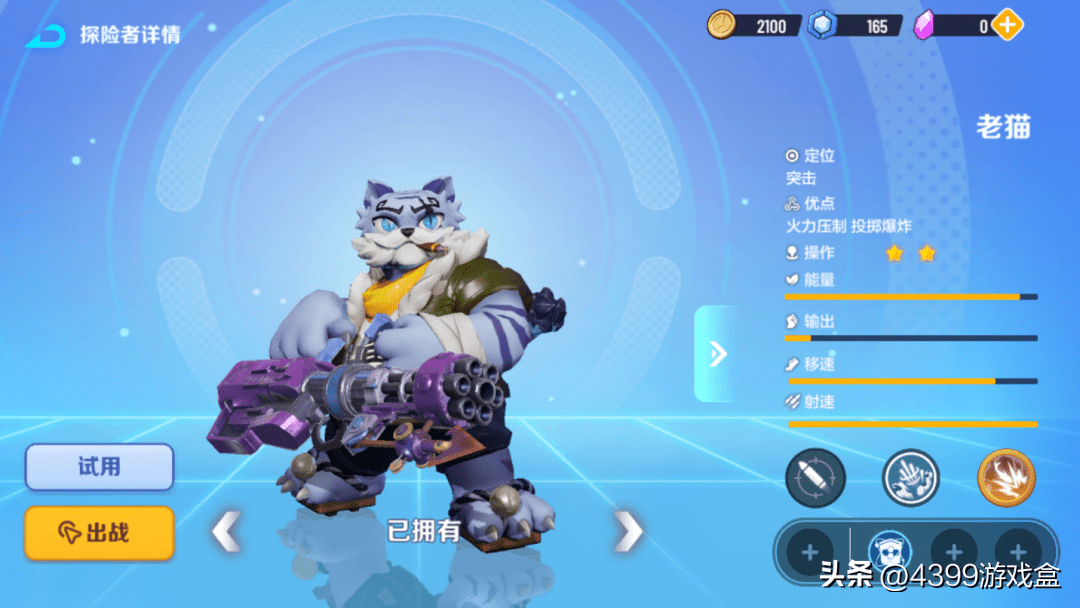This screenshot has height=608, width=1080.
Task: Go back using the top-left arrow
Action: [45, 36]
